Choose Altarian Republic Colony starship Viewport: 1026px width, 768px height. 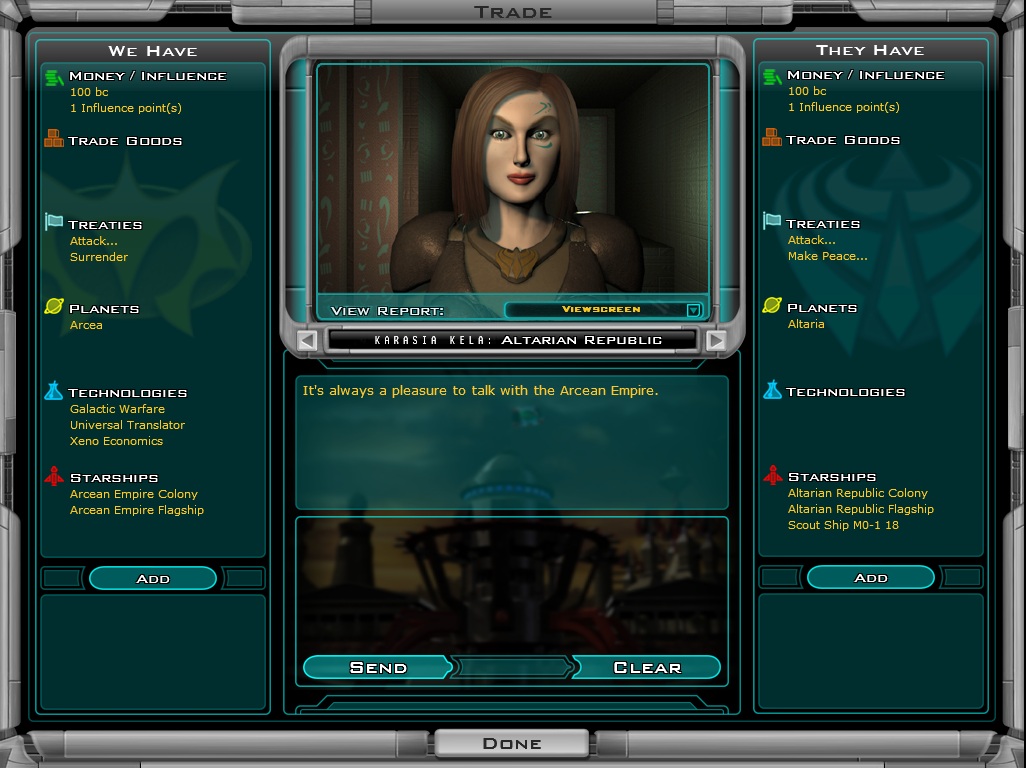(x=858, y=493)
